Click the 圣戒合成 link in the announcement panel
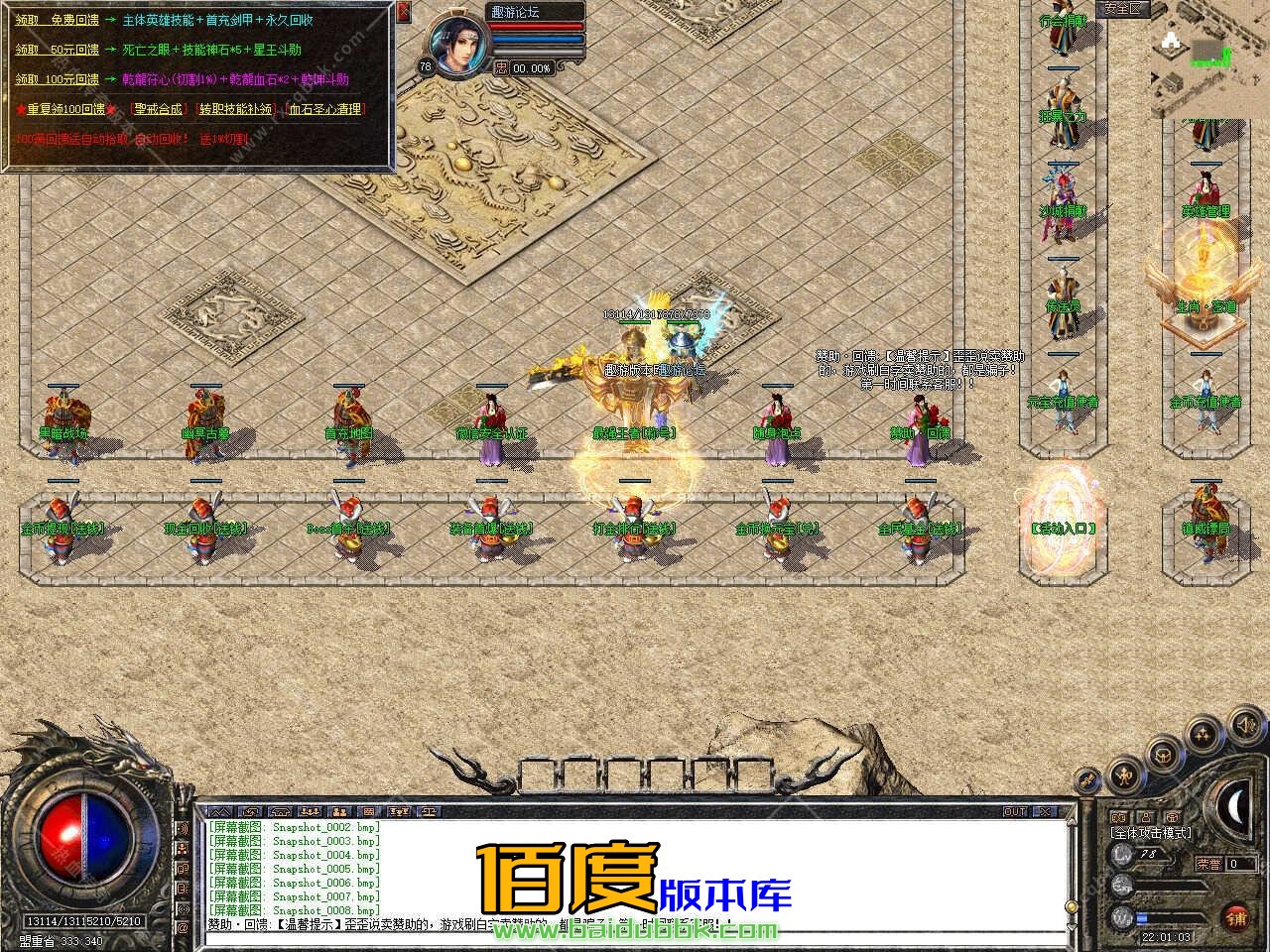 tap(158, 111)
